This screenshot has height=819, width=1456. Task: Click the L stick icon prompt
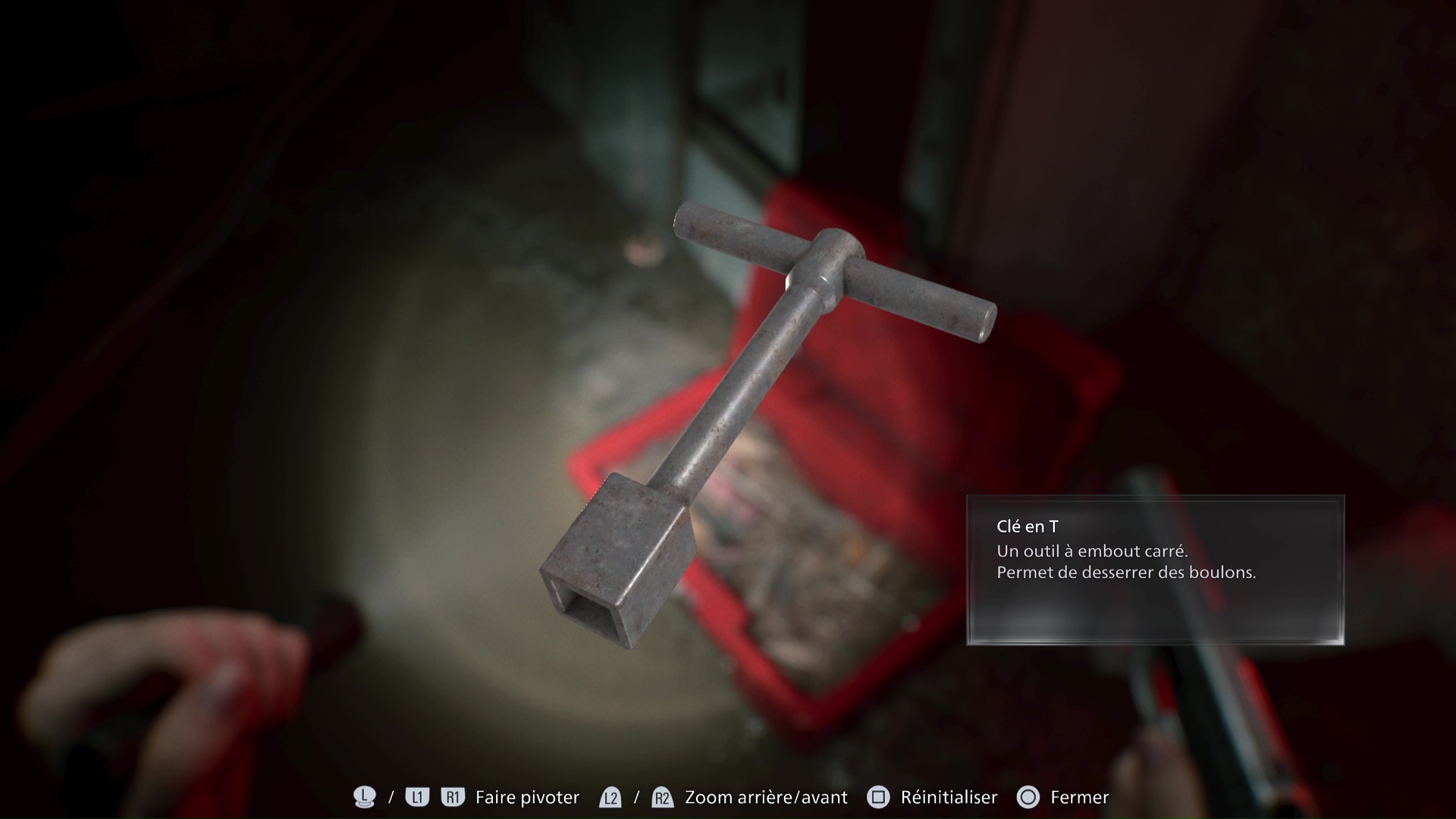pyautogui.click(x=363, y=797)
